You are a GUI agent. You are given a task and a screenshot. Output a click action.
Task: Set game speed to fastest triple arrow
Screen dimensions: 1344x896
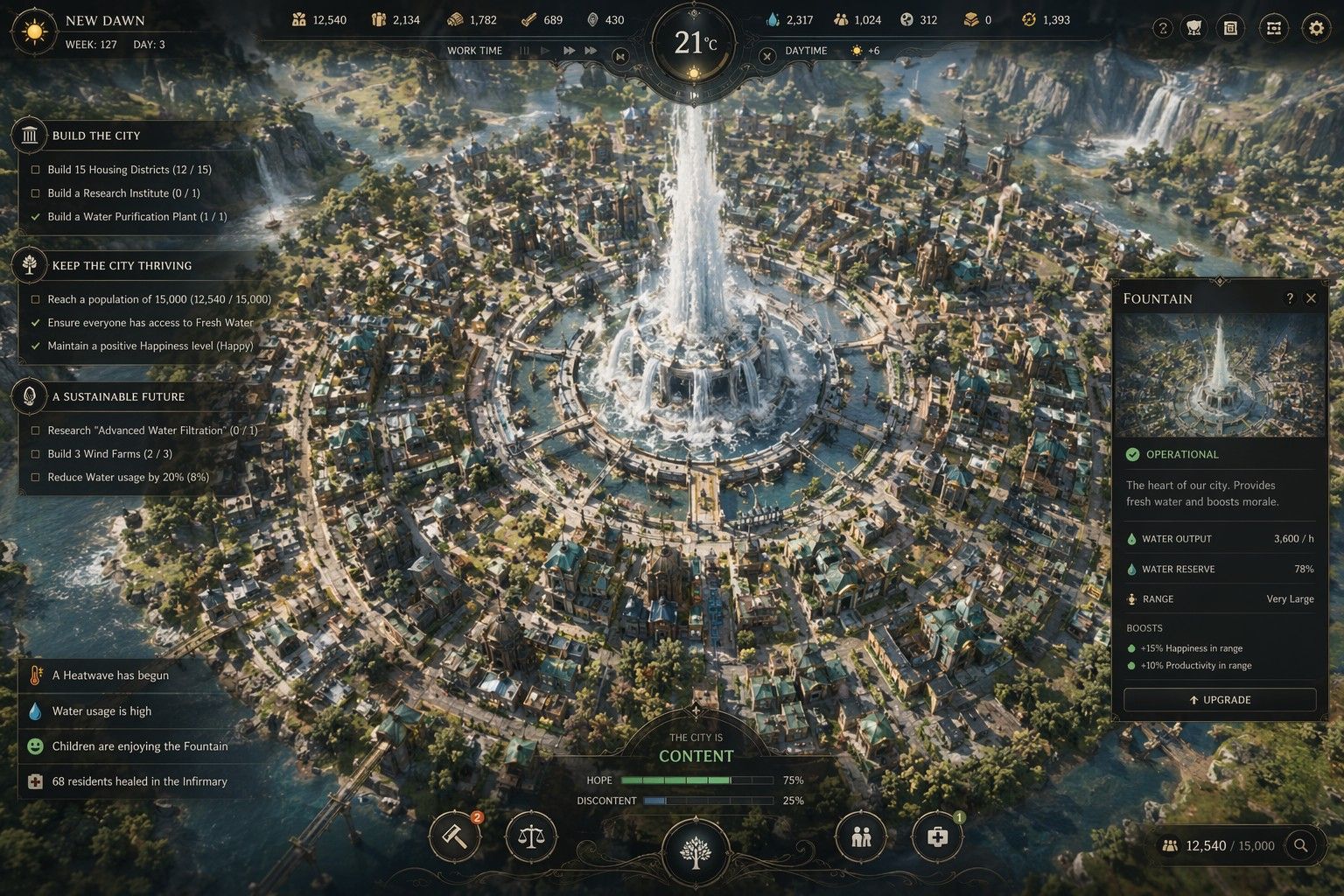pos(591,51)
